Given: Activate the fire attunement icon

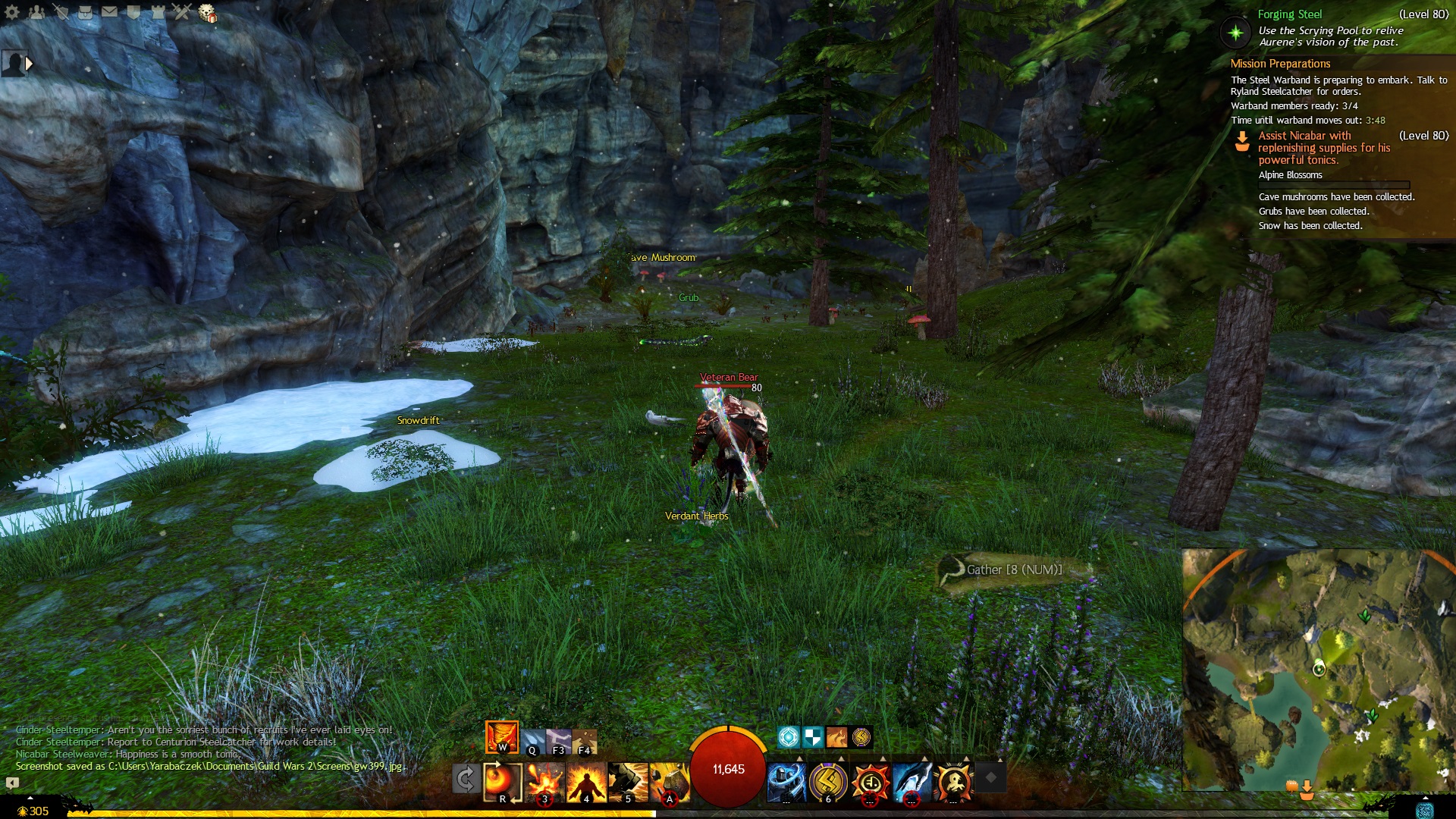Looking at the screenshot, I should [x=501, y=736].
